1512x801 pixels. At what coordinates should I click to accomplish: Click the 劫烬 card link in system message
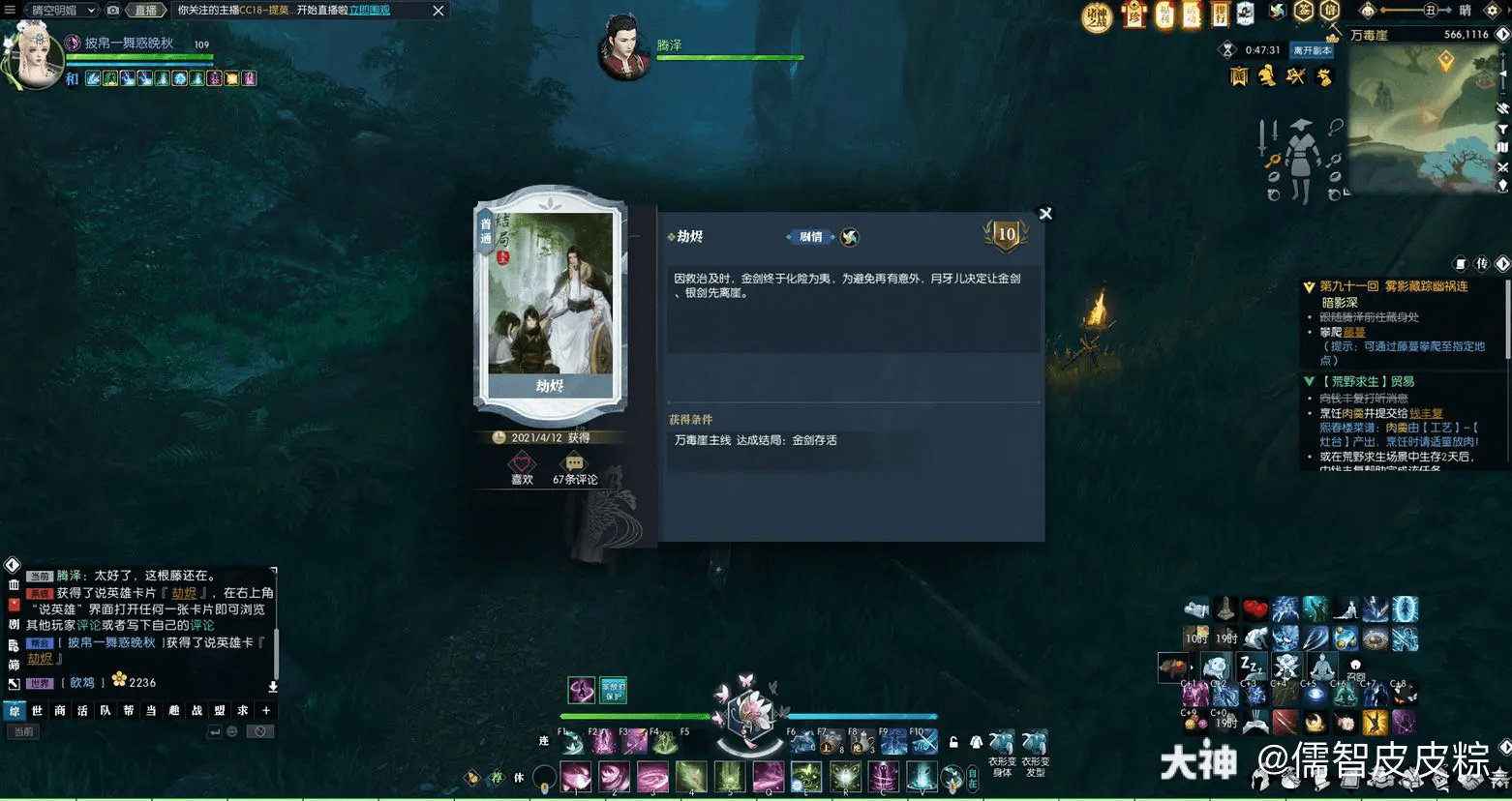pyautogui.click(x=184, y=593)
